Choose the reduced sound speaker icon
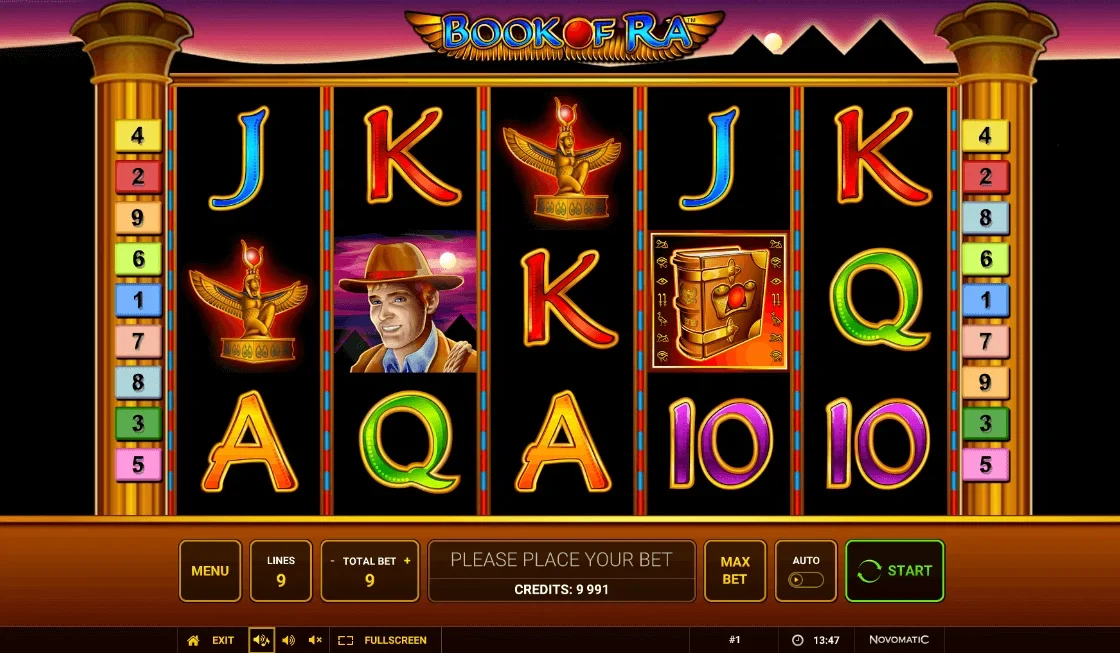 [288, 640]
